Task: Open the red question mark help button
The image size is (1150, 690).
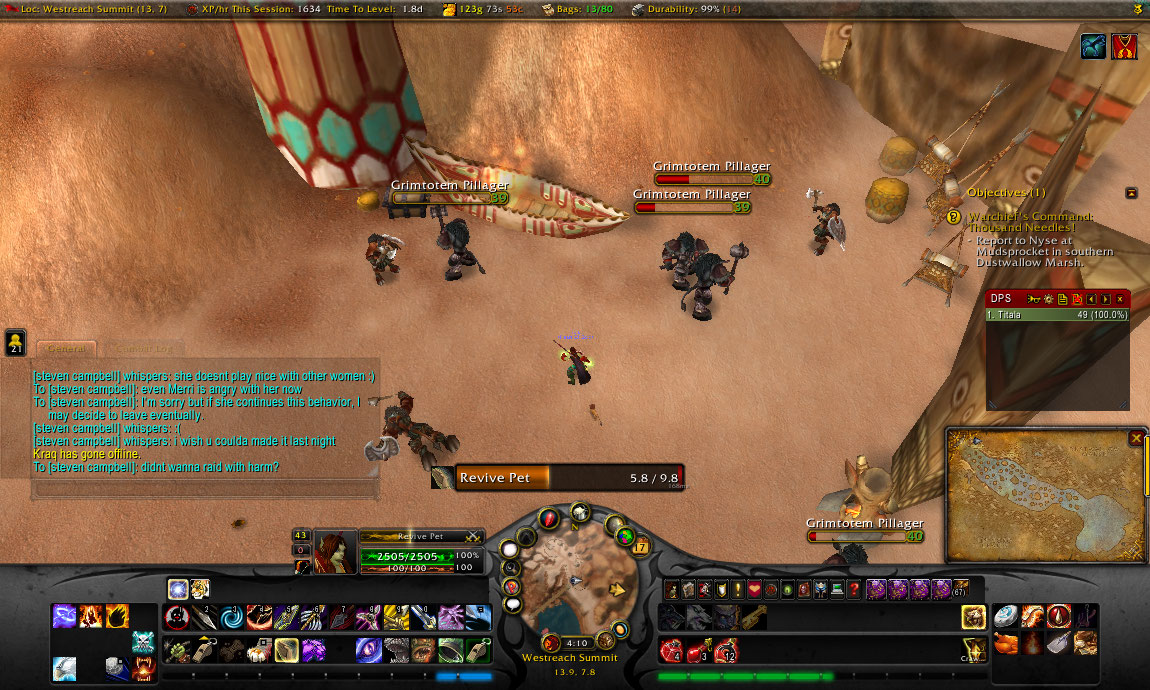Action: coord(853,589)
